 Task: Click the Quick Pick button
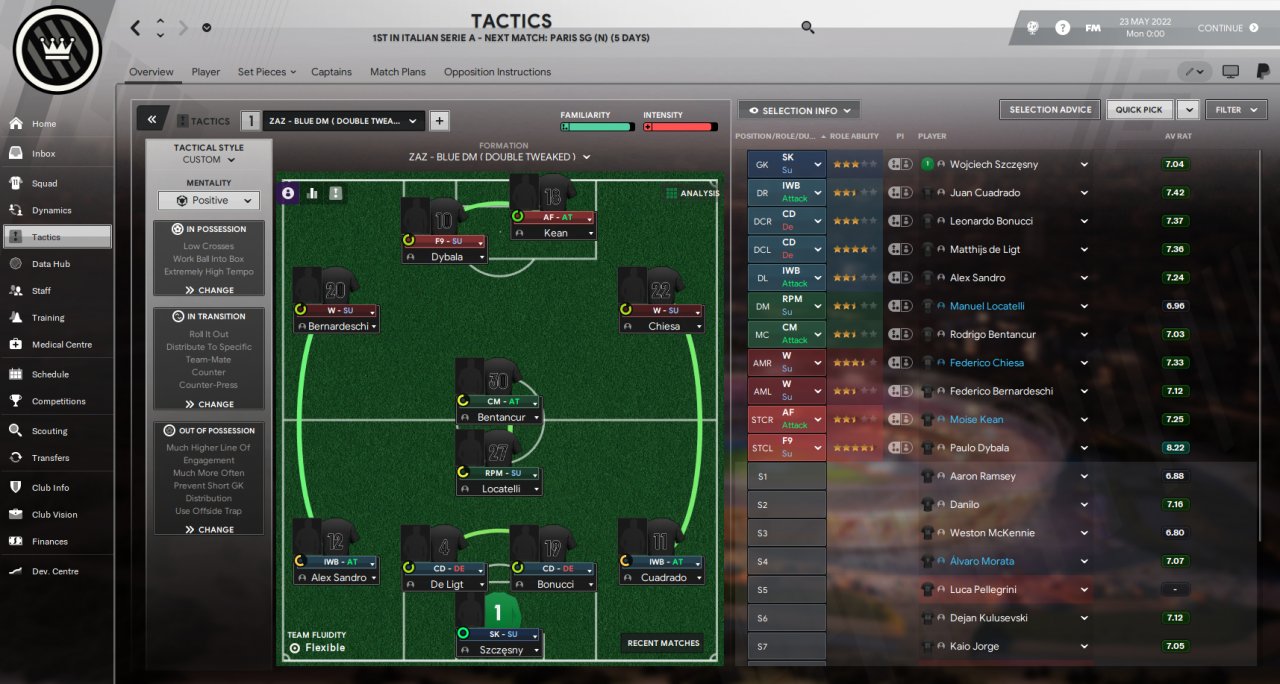click(1139, 110)
